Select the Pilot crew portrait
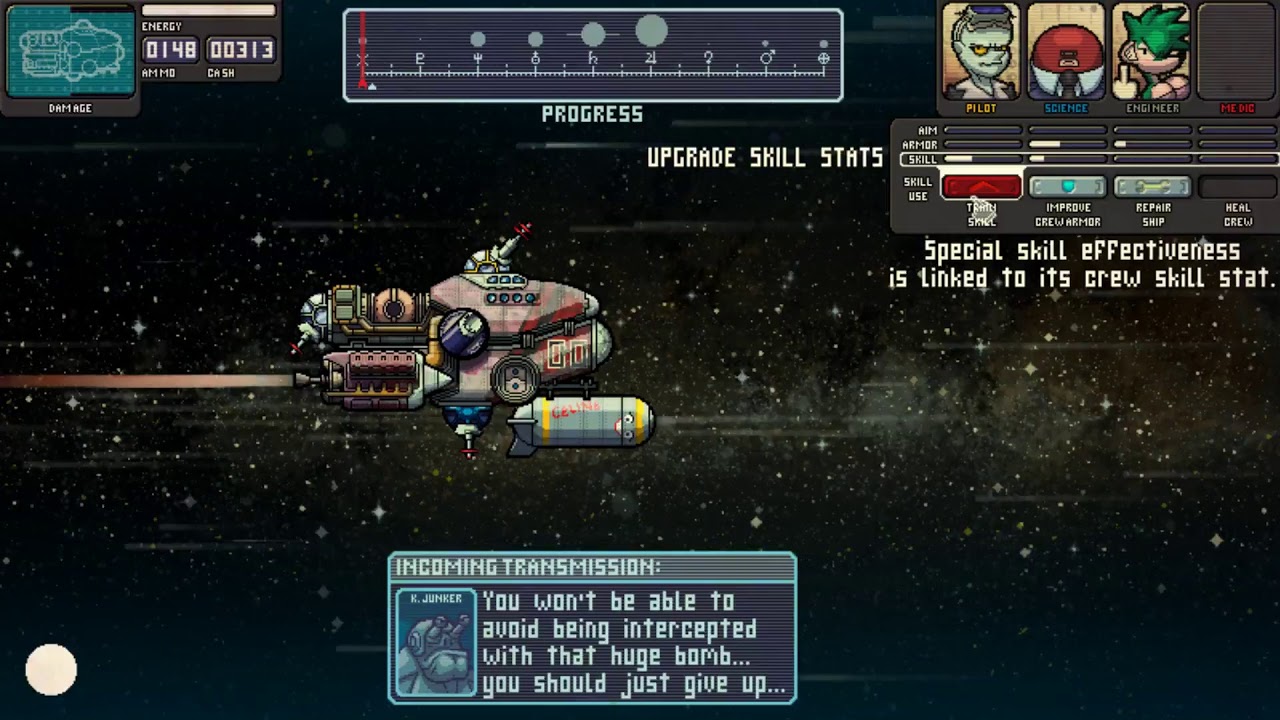This screenshot has height=720, width=1280. (981, 52)
